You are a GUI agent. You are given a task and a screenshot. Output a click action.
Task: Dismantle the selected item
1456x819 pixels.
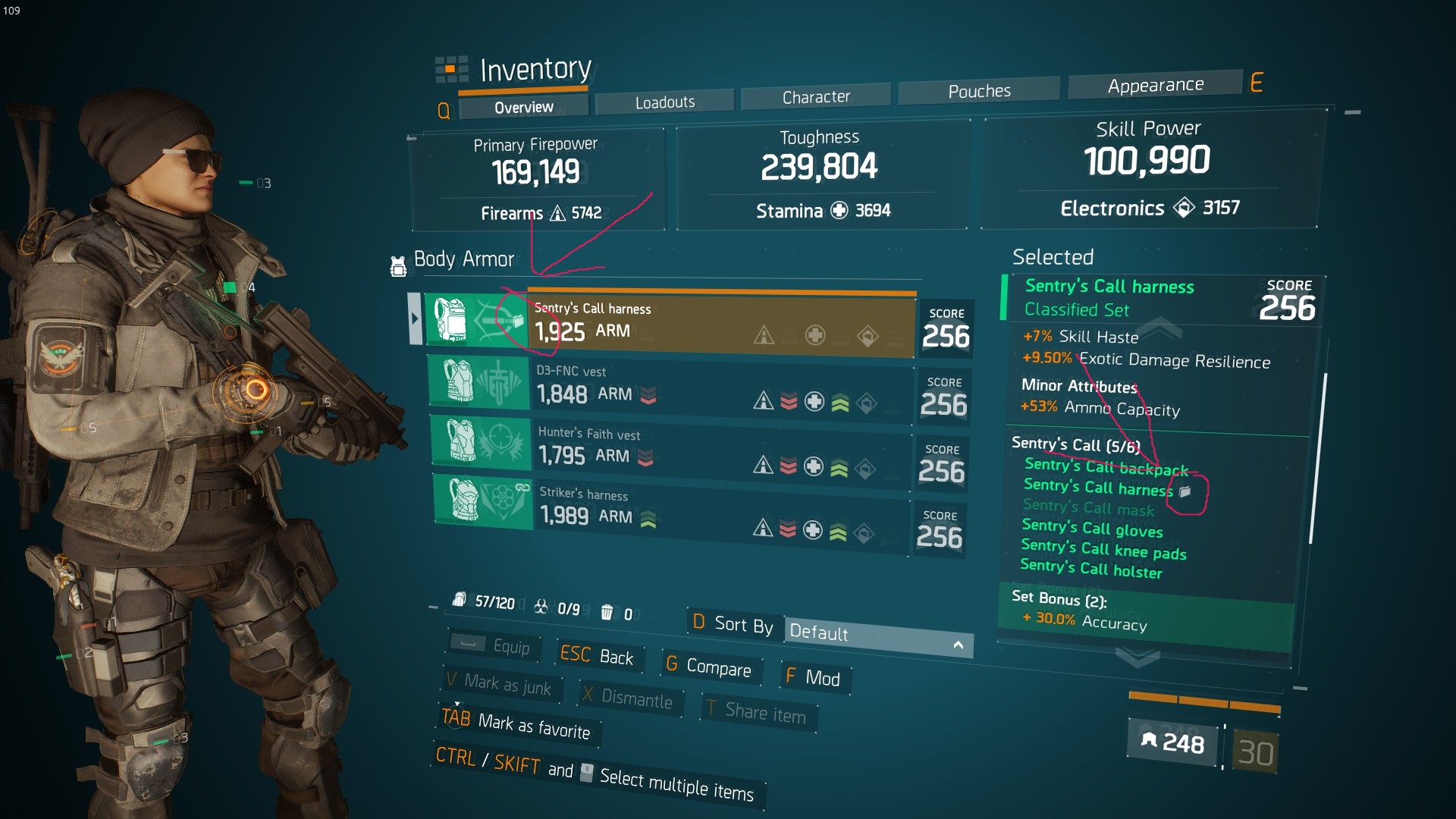(628, 698)
